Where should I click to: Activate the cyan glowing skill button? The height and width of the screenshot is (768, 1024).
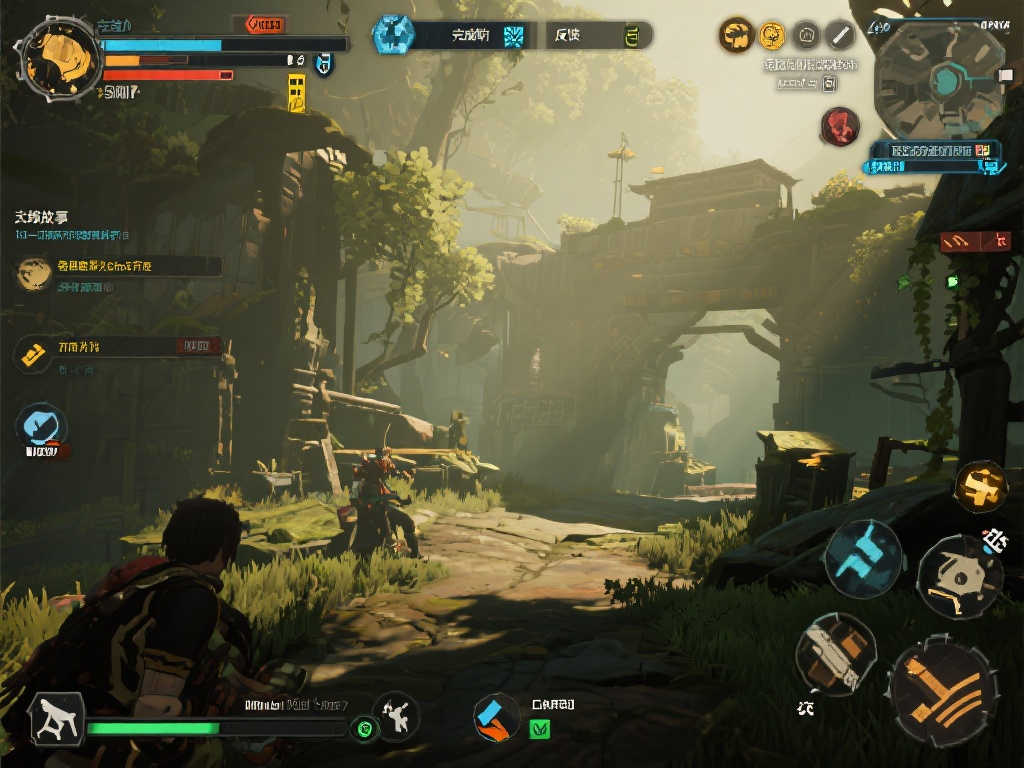pyautogui.click(x=863, y=557)
